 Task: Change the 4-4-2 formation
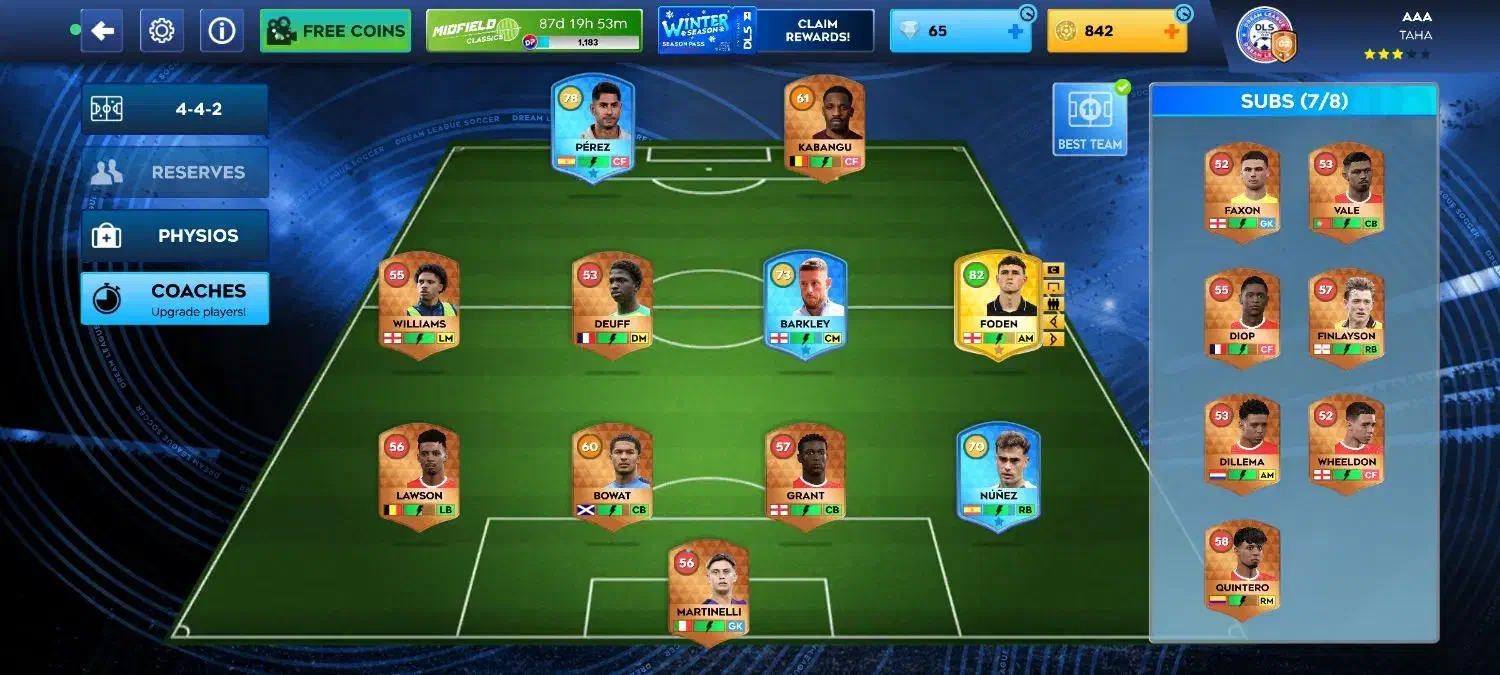pyautogui.click(x=175, y=109)
